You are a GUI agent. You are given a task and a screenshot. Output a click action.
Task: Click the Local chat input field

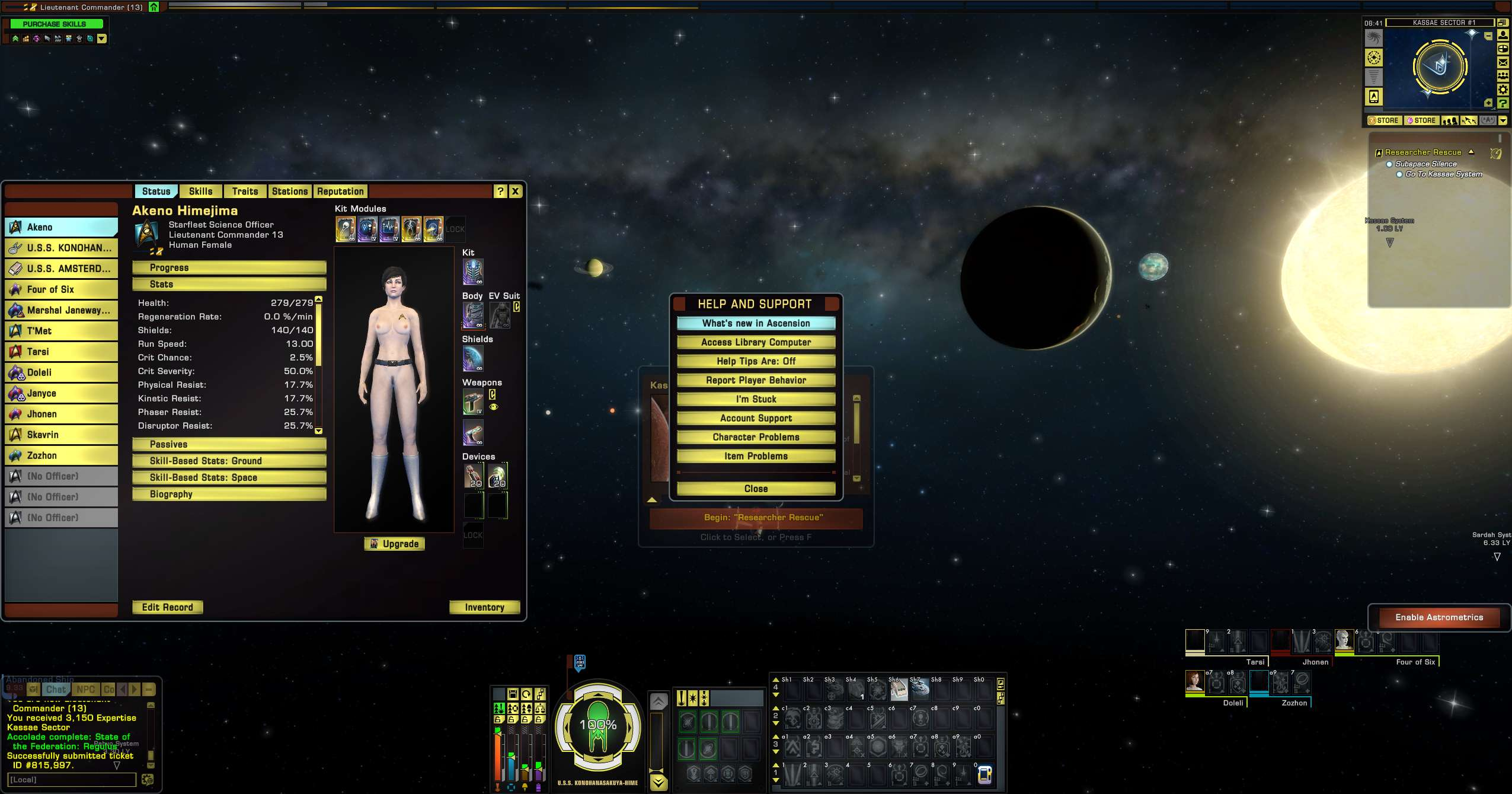tap(72, 780)
